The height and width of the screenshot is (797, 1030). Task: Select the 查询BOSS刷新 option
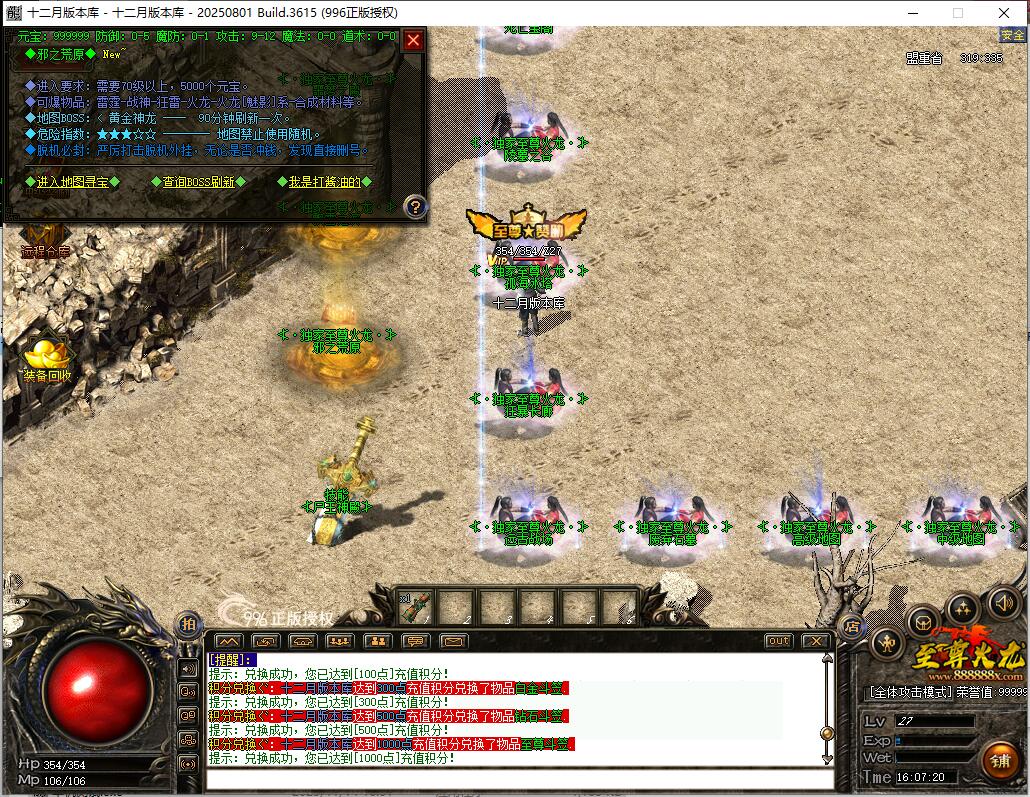coord(197,182)
